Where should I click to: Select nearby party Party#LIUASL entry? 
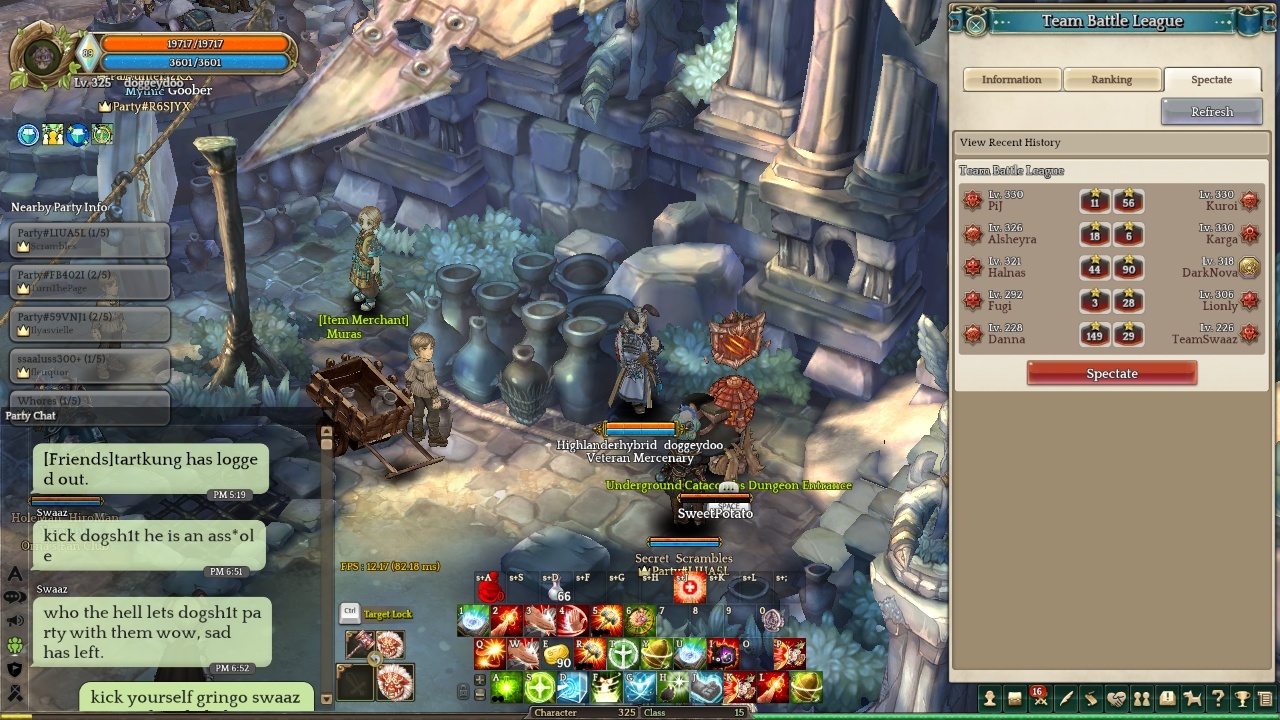tap(90, 240)
